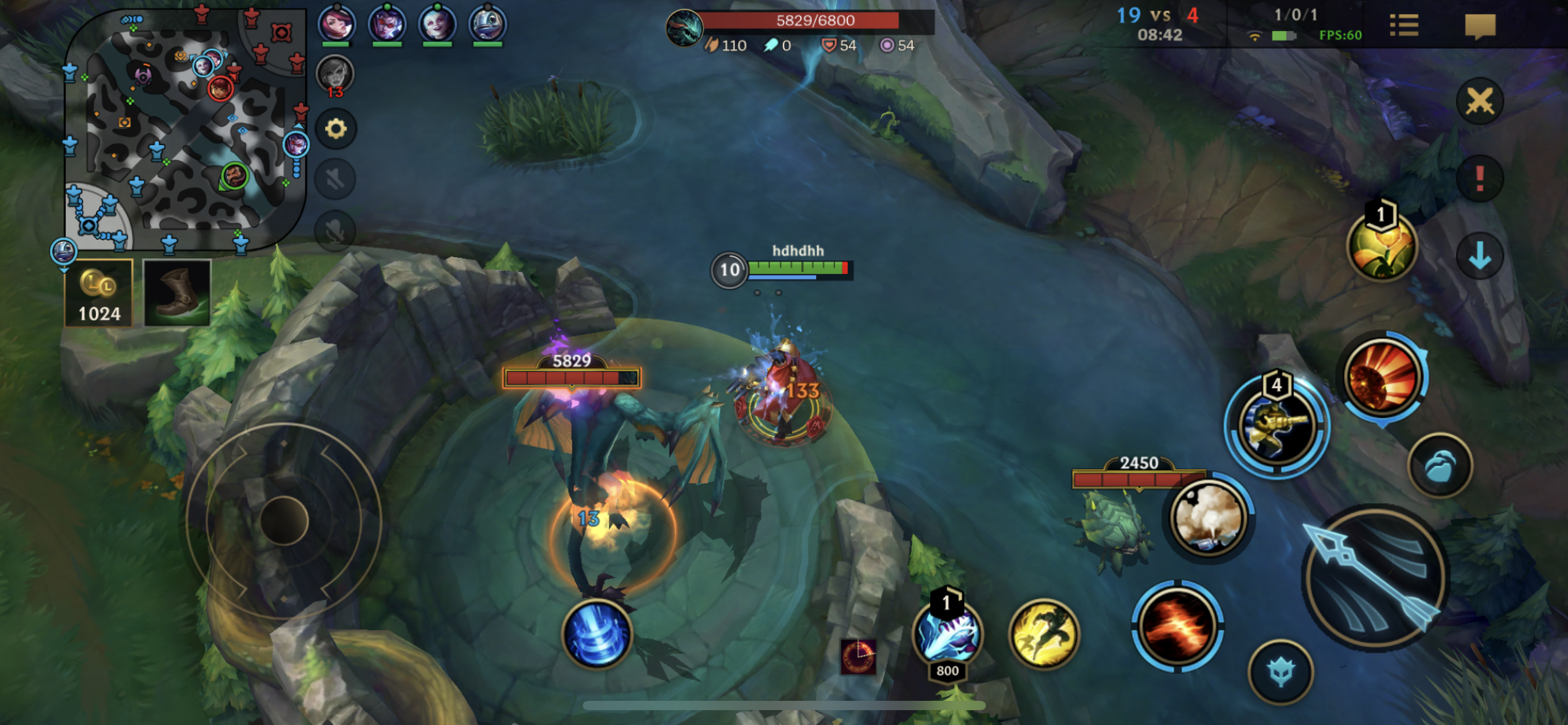
Task: Buy the recommended brown boots item
Action: (177, 293)
